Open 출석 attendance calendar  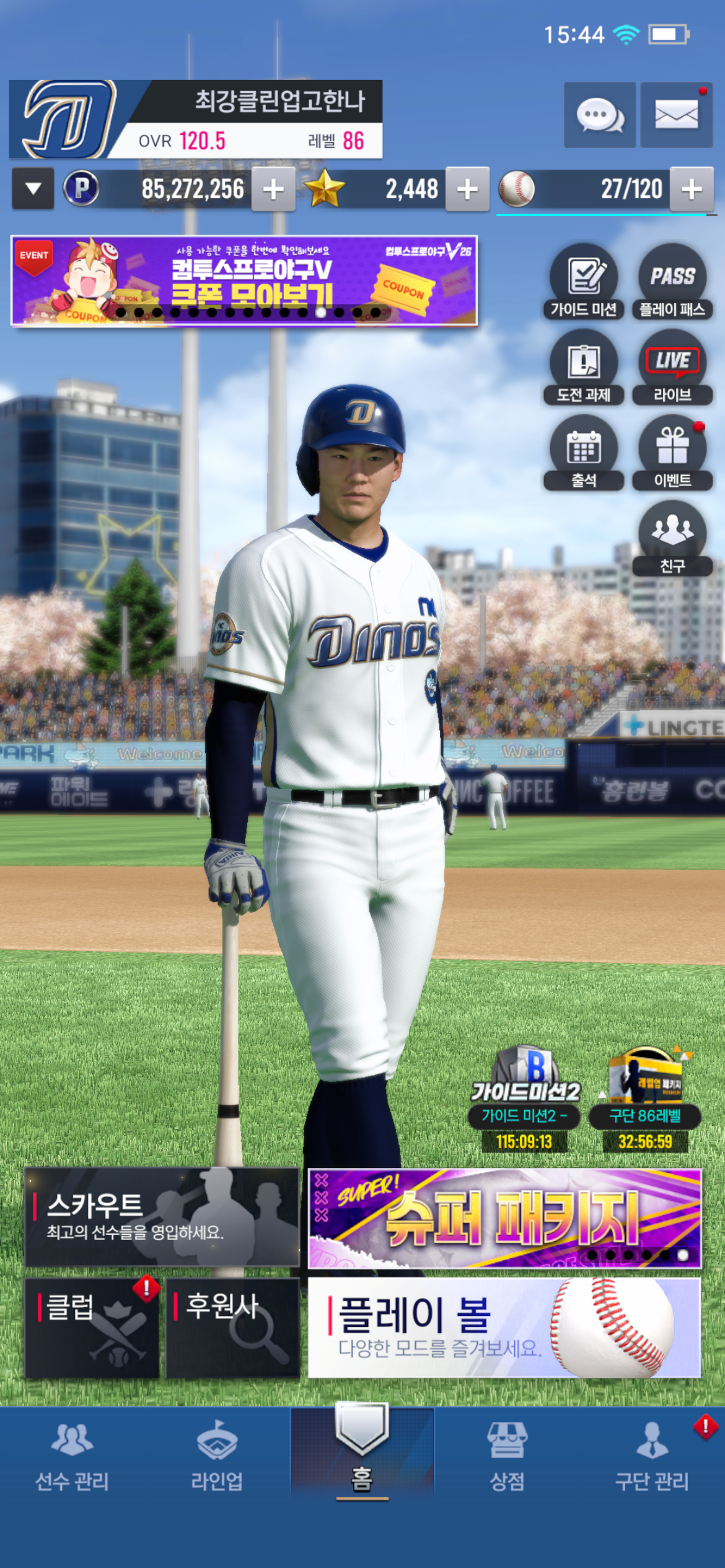click(584, 453)
